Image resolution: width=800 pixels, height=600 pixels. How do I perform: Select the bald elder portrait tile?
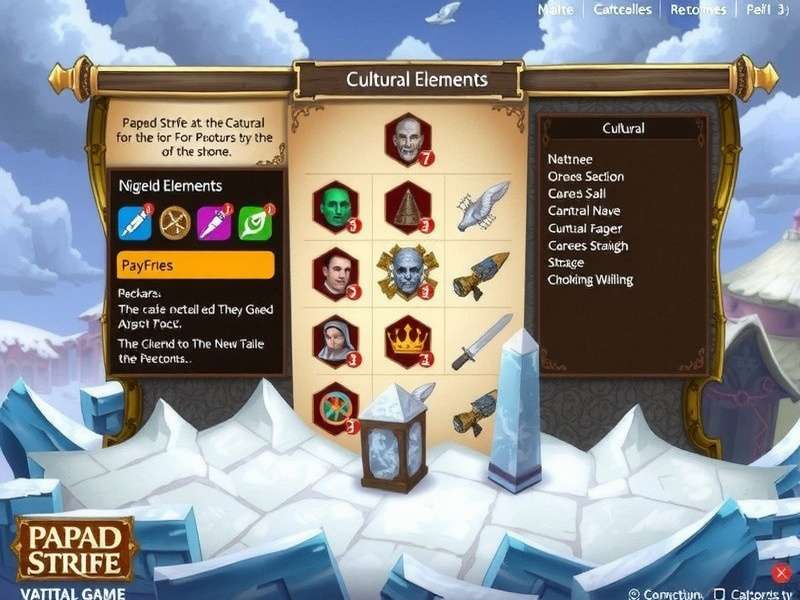tap(406, 141)
